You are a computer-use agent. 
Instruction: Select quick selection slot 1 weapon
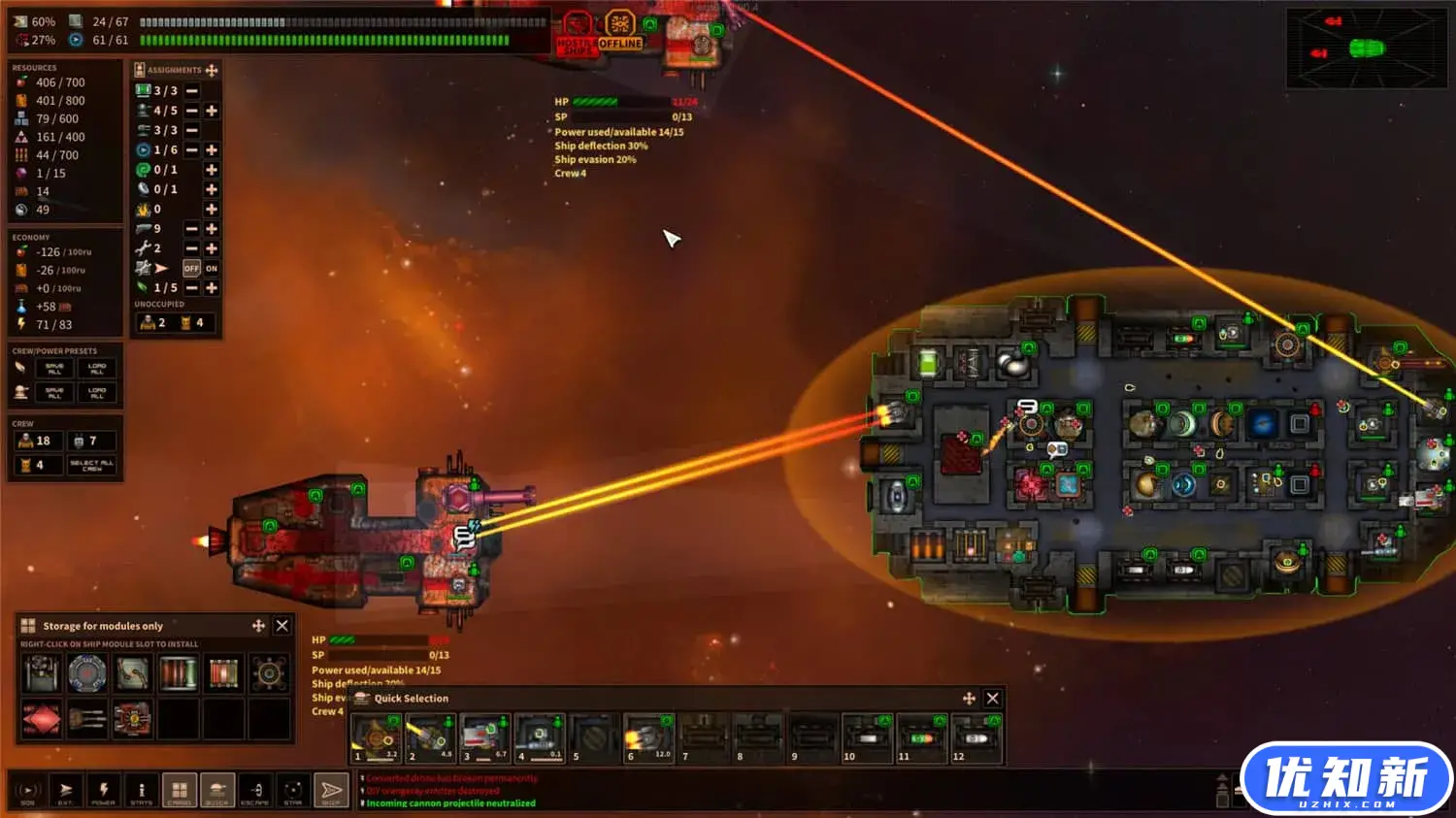pos(376,738)
